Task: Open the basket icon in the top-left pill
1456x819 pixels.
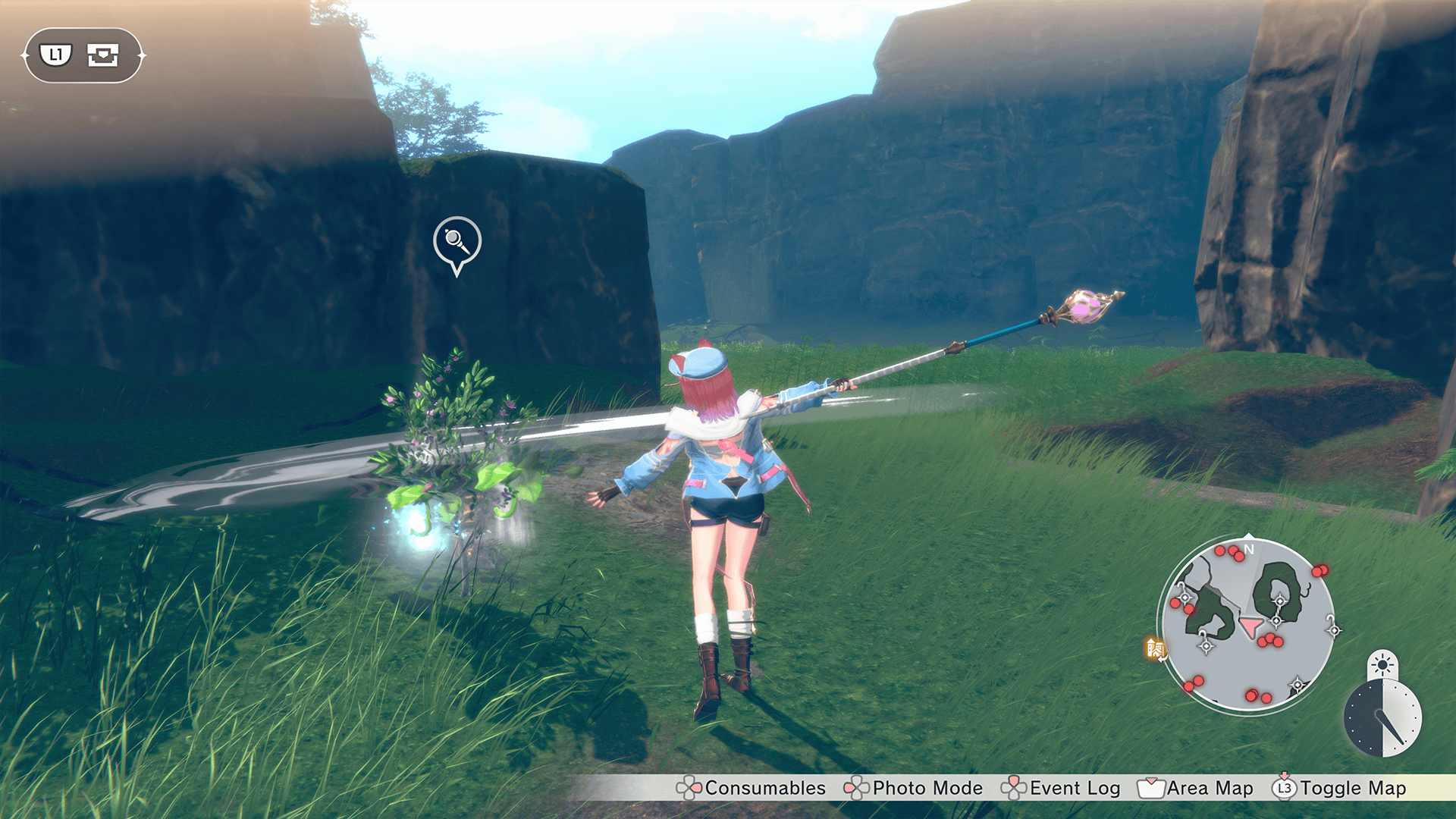Action: (x=103, y=55)
